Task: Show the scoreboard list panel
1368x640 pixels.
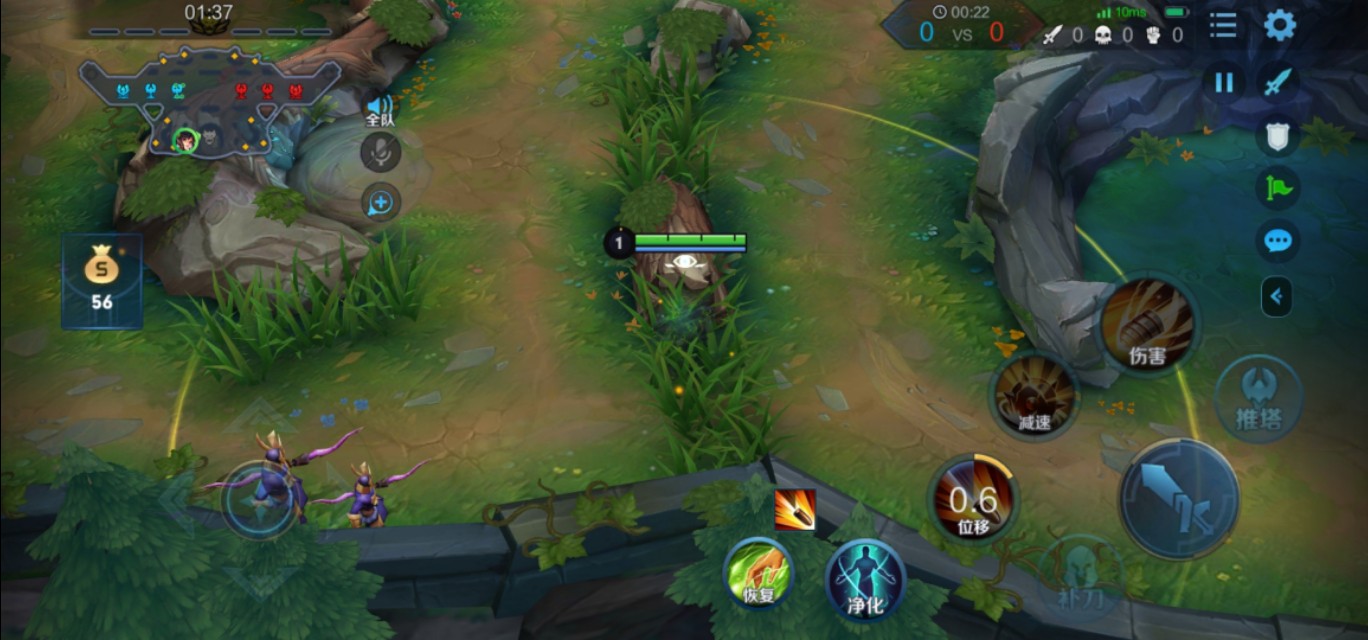Action: [x=1223, y=26]
